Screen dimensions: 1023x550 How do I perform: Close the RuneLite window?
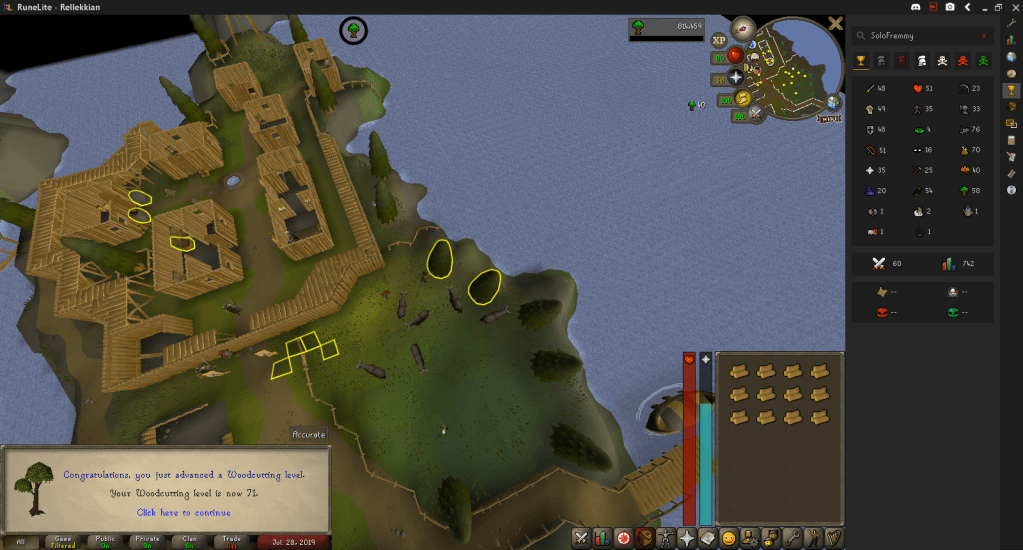point(1013,7)
